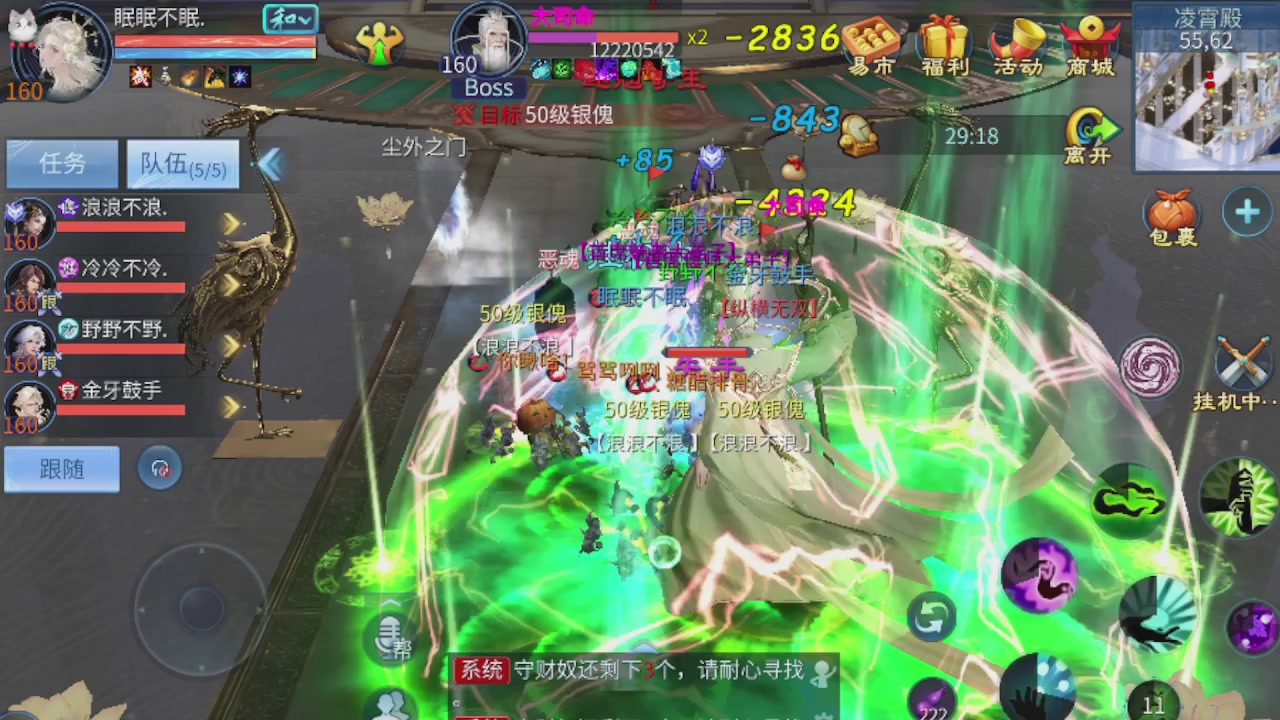1280x720 pixels.
Task: Click the voice chat microphone icon
Action: click(390, 641)
